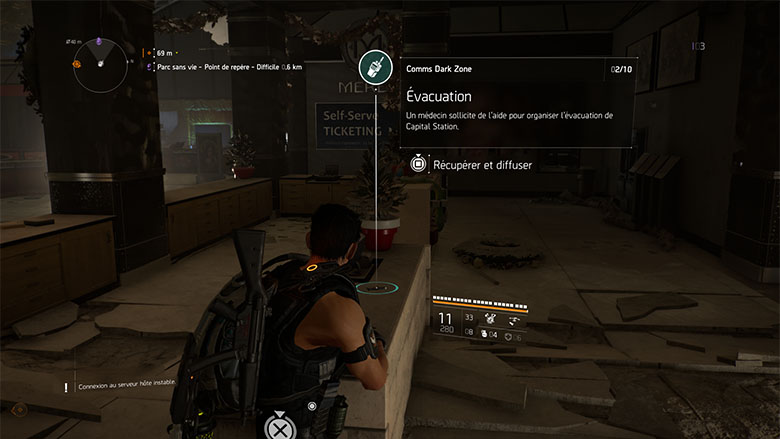Select the Parc sans vie objective tracker
Screen dimensions: 780x439
pos(222,67)
